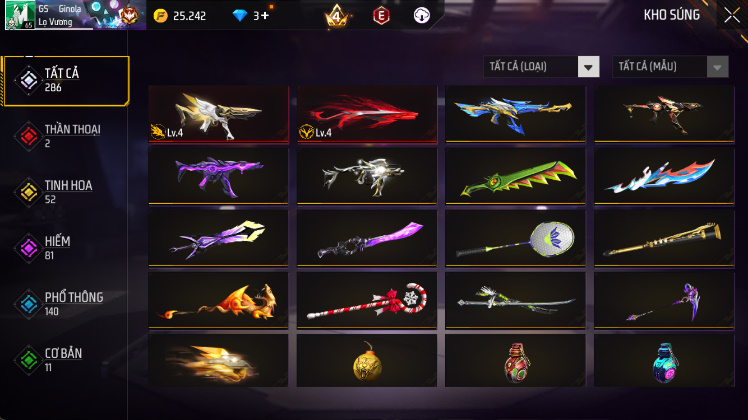Select the Tất Cả category tab
Image resolution: width=748 pixels, height=420 pixels.
click(66, 80)
